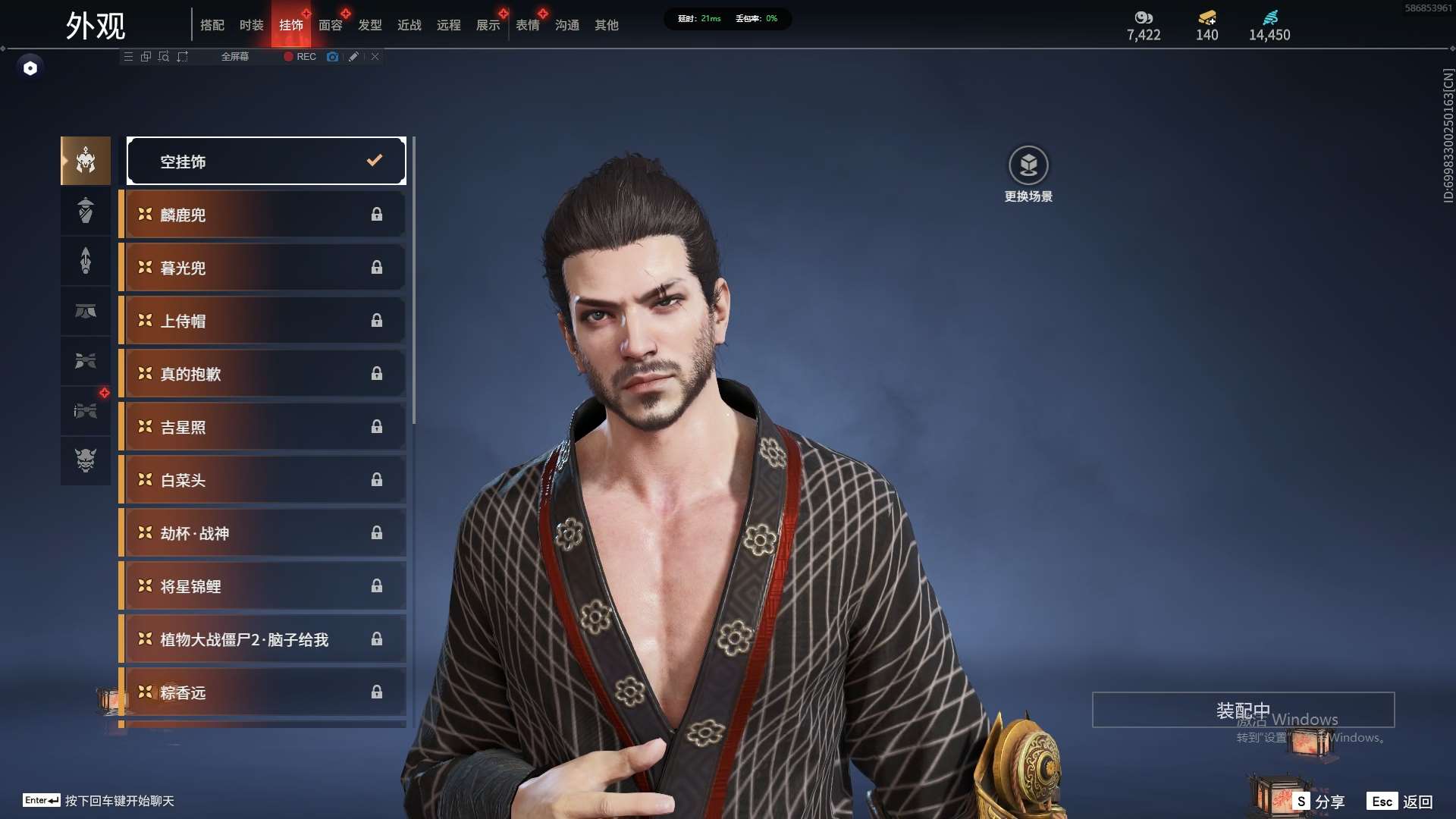1456x819 pixels.
Task: Open the 面容 tab
Action: click(330, 25)
